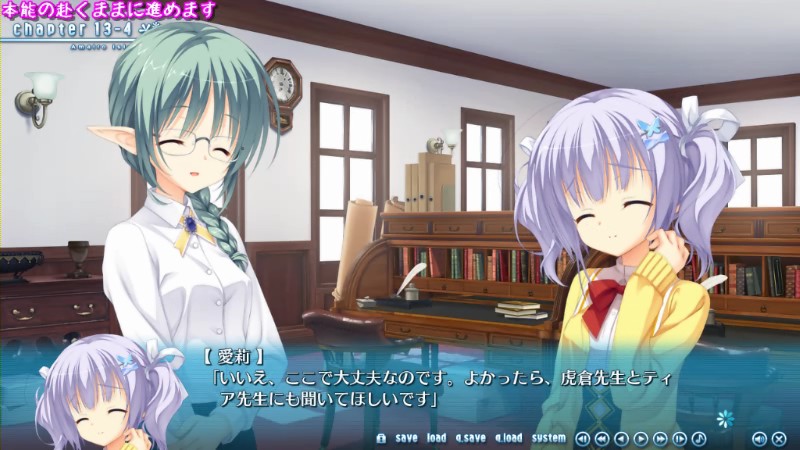Open the system menu
Screen dimensions: 800x450
tap(548, 438)
